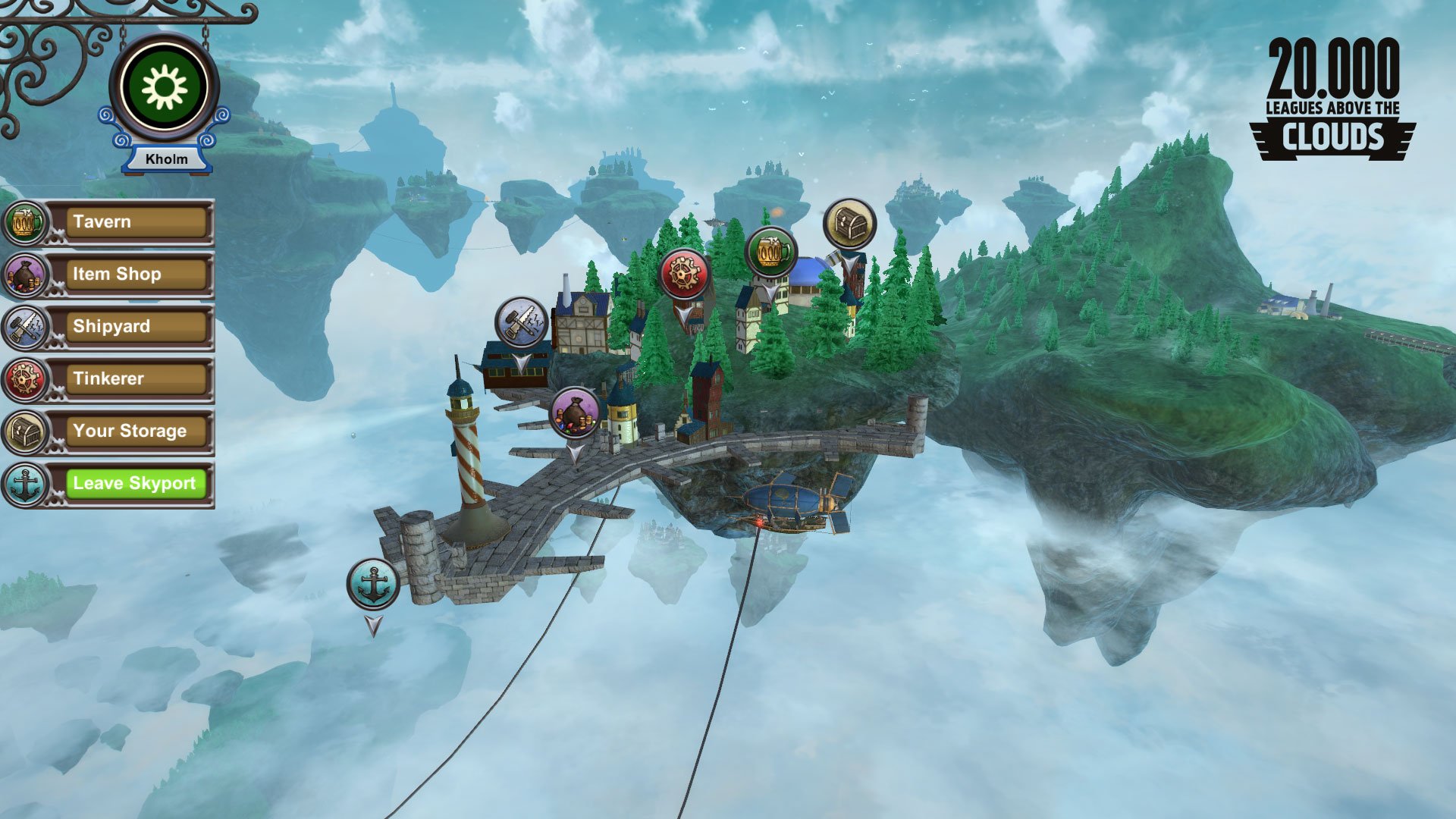Select the beer mug icon next to Tavern

click(x=25, y=221)
